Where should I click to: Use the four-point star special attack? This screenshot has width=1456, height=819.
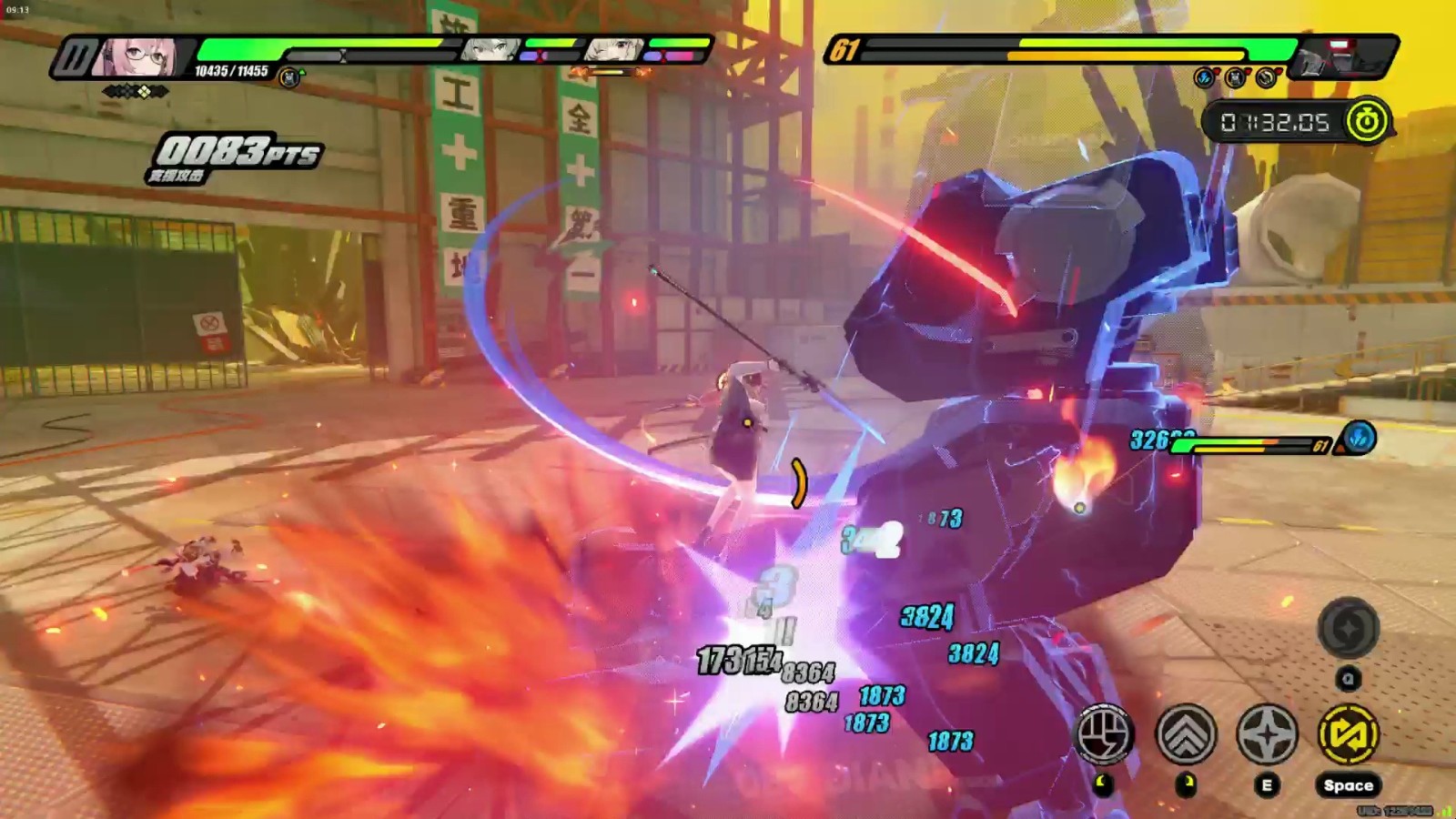click(1267, 733)
